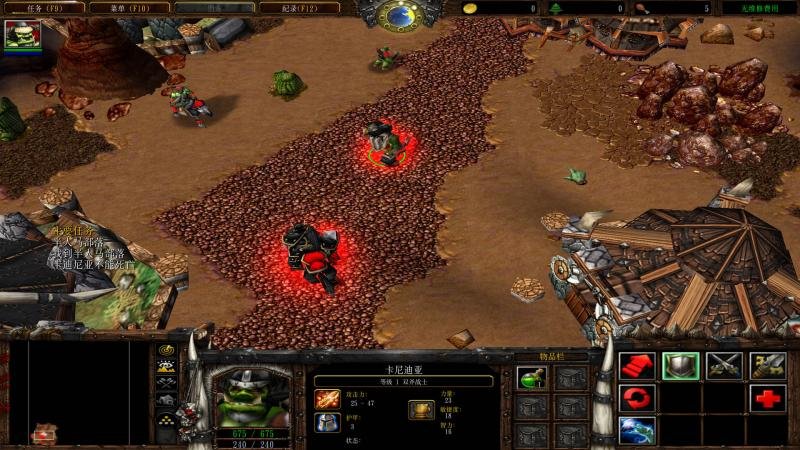The image size is (800, 450).
Task: Click the topmost minimap signal button
Action: [x=166, y=351]
